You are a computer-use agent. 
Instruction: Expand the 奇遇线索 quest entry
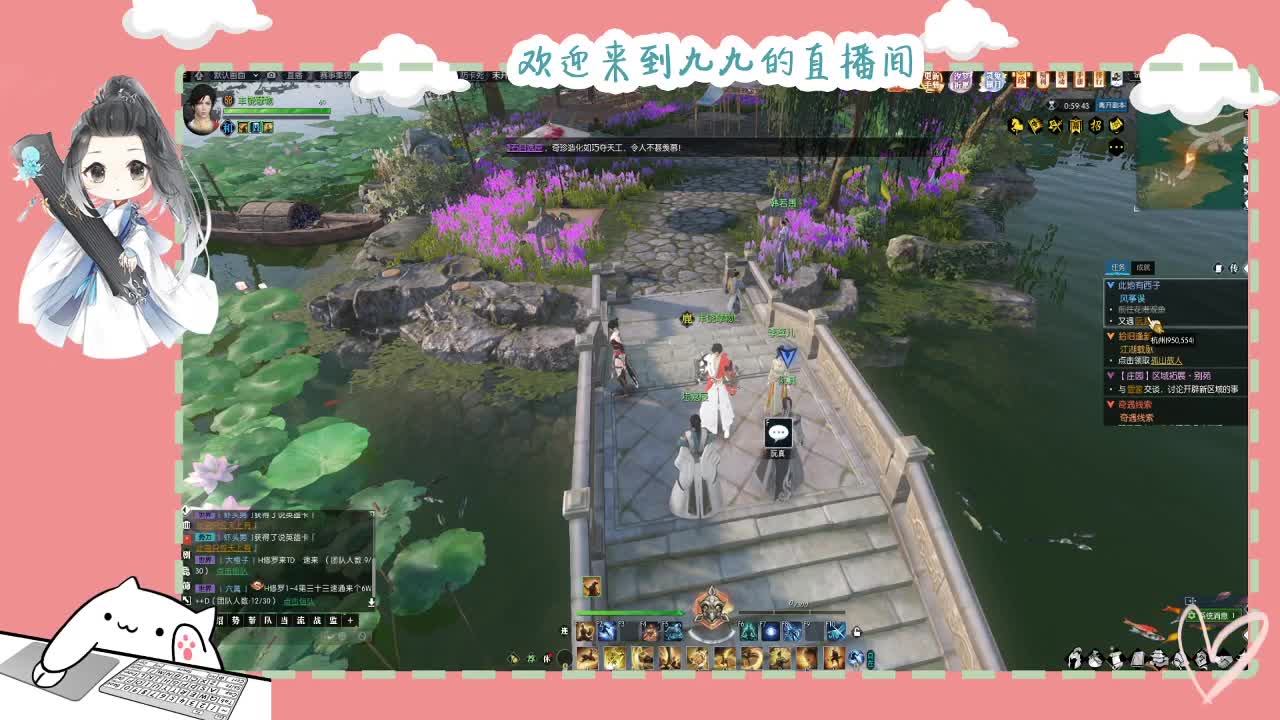[x=1110, y=404]
